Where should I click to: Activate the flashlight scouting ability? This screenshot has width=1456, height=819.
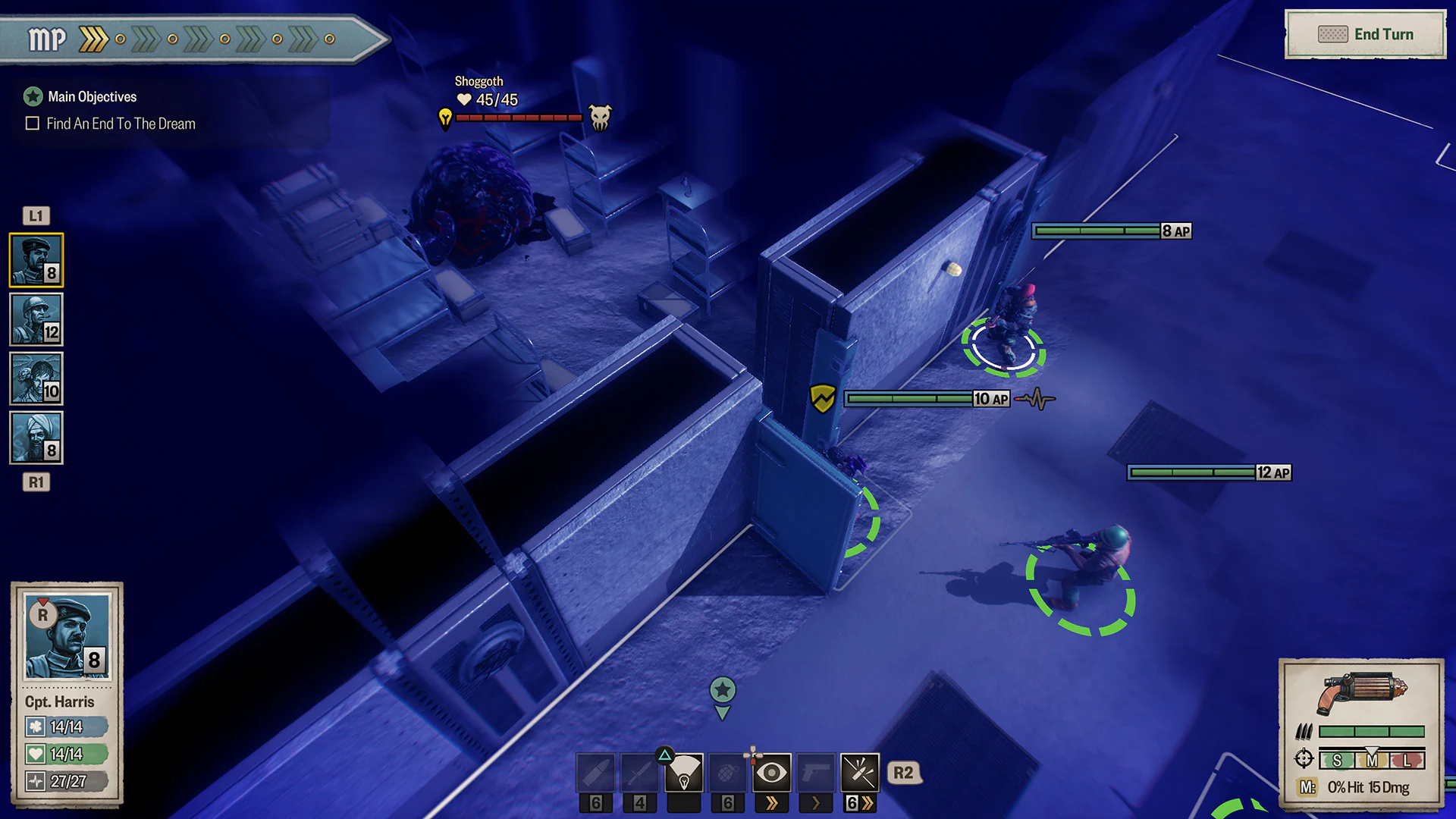coord(683,773)
